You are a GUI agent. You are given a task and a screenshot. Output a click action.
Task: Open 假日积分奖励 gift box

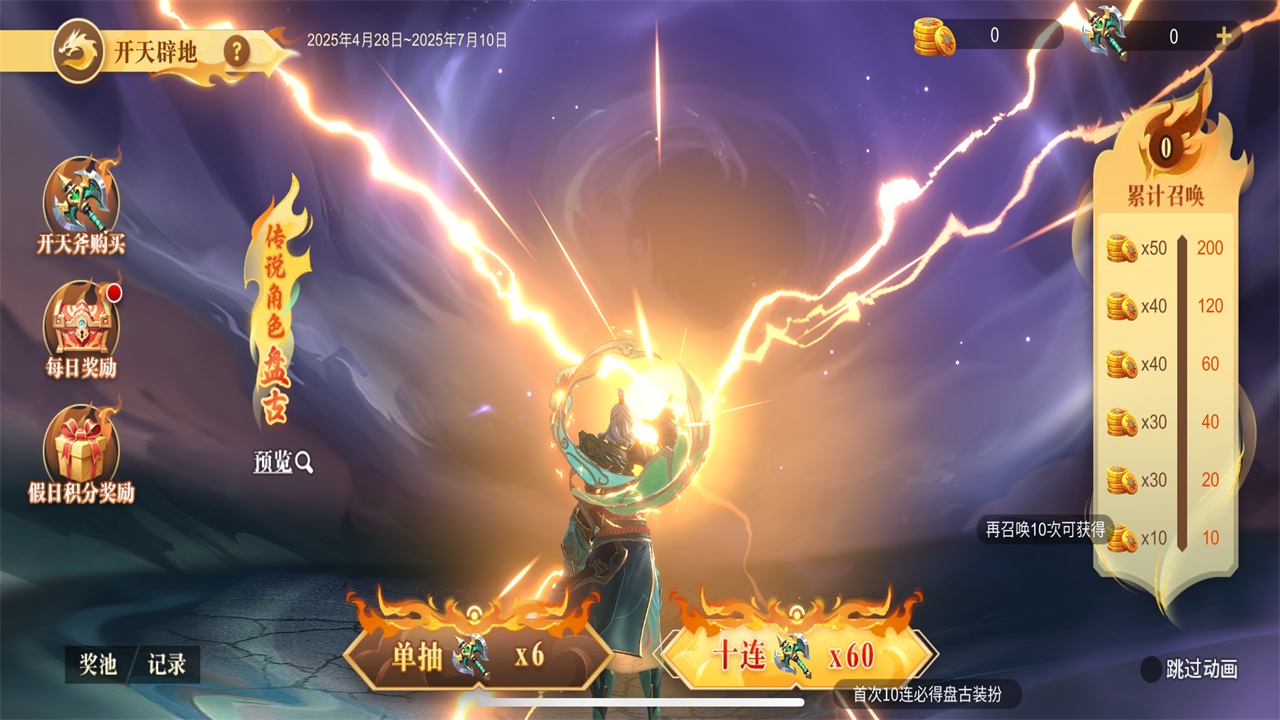click(81, 445)
